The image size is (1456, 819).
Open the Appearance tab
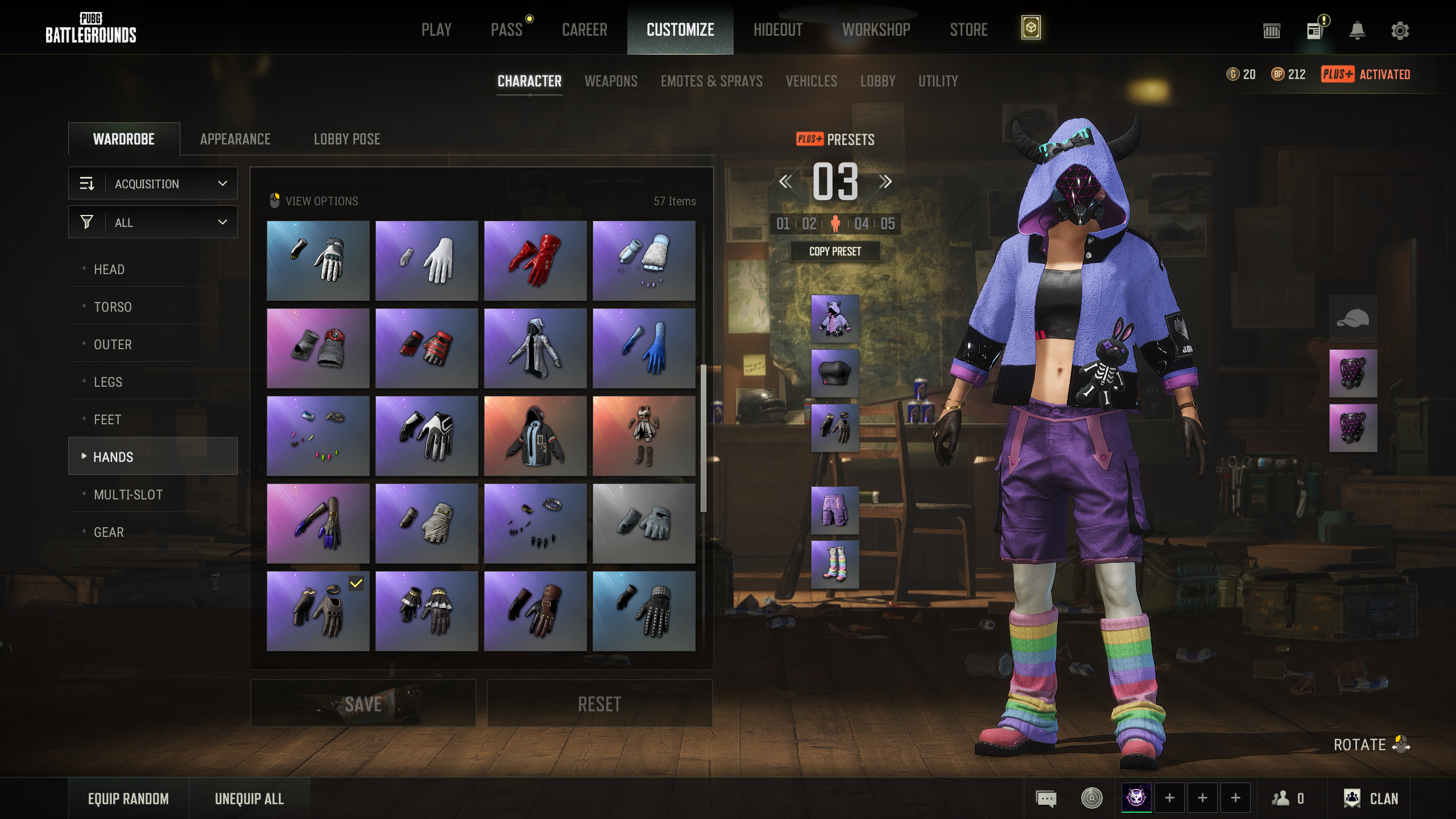click(235, 139)
